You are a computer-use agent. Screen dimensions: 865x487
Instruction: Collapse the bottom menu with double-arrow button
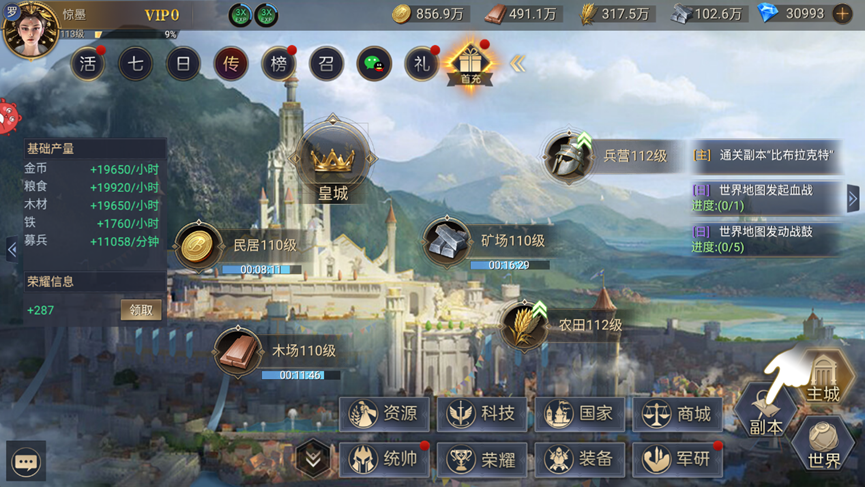click(x=314, y=459)
